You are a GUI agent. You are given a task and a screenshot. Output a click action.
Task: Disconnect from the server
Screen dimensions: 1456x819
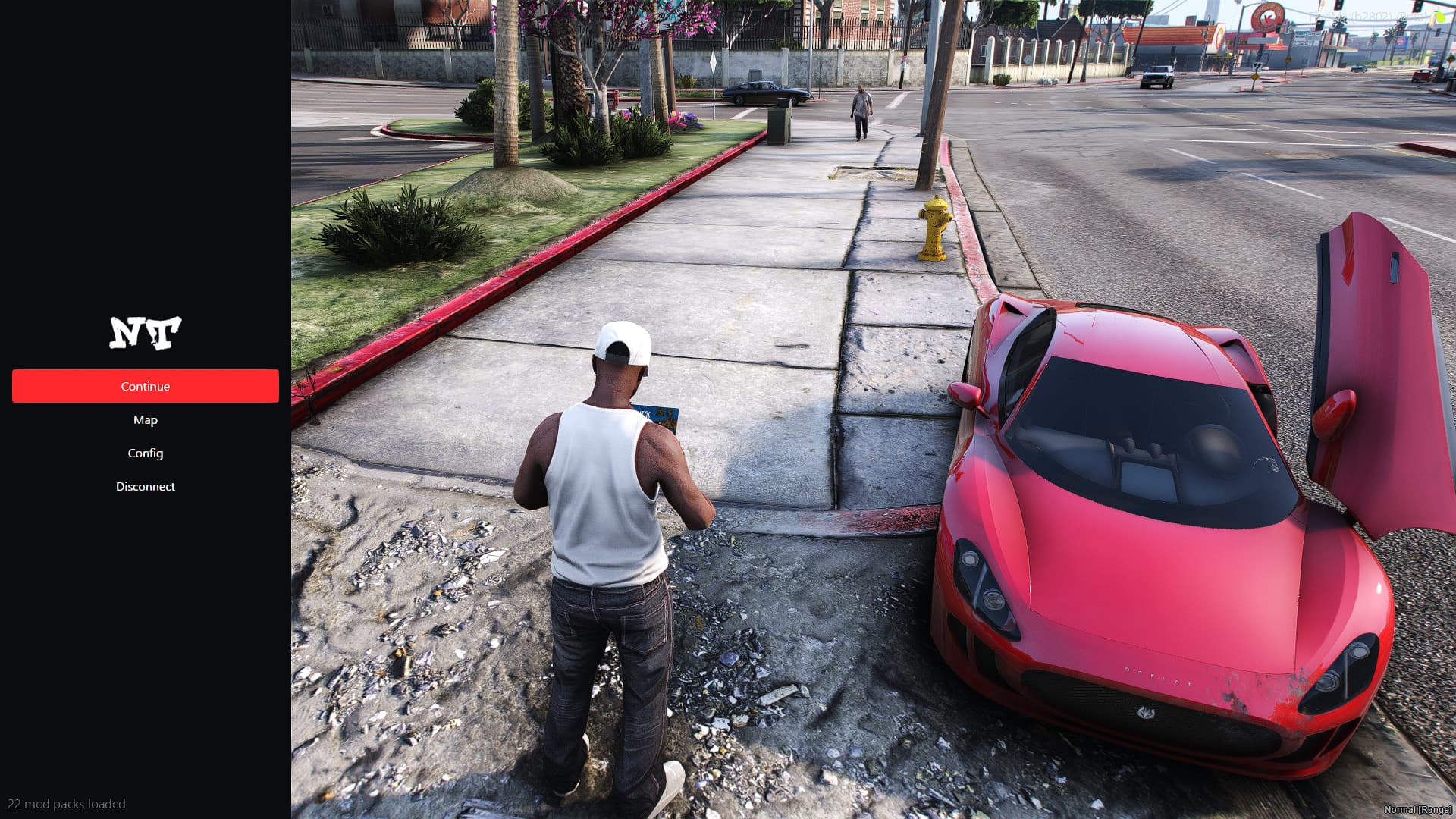tap(145, 486)
